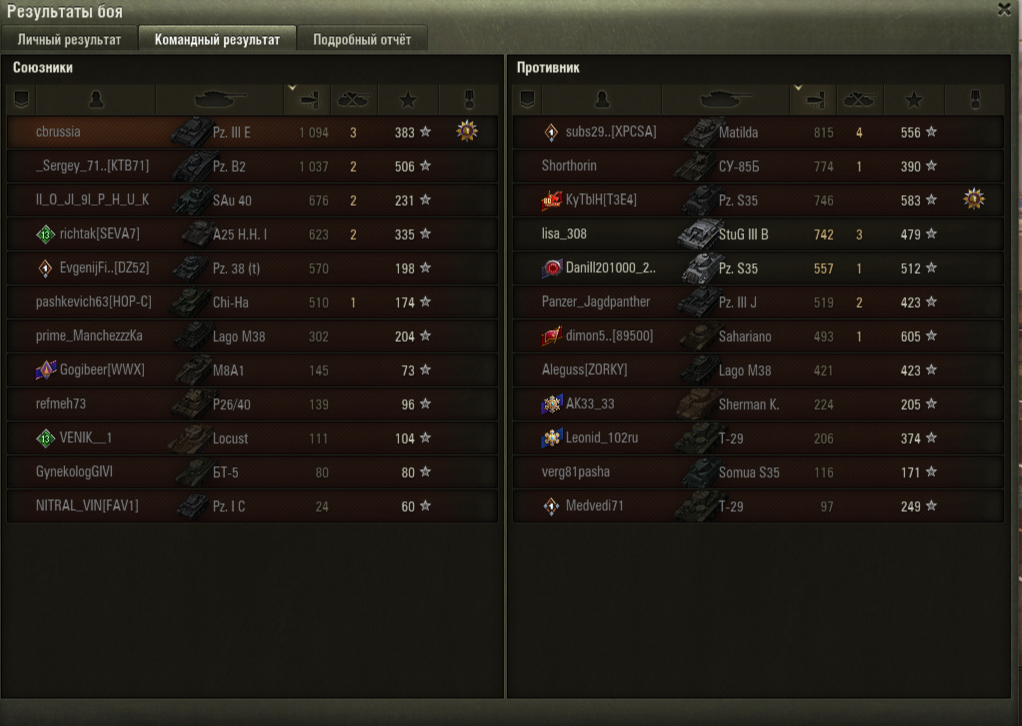Screen dimensions: 1022x726
Task: Select enemy subs29..[XPCSA] row
Action: 610,132
